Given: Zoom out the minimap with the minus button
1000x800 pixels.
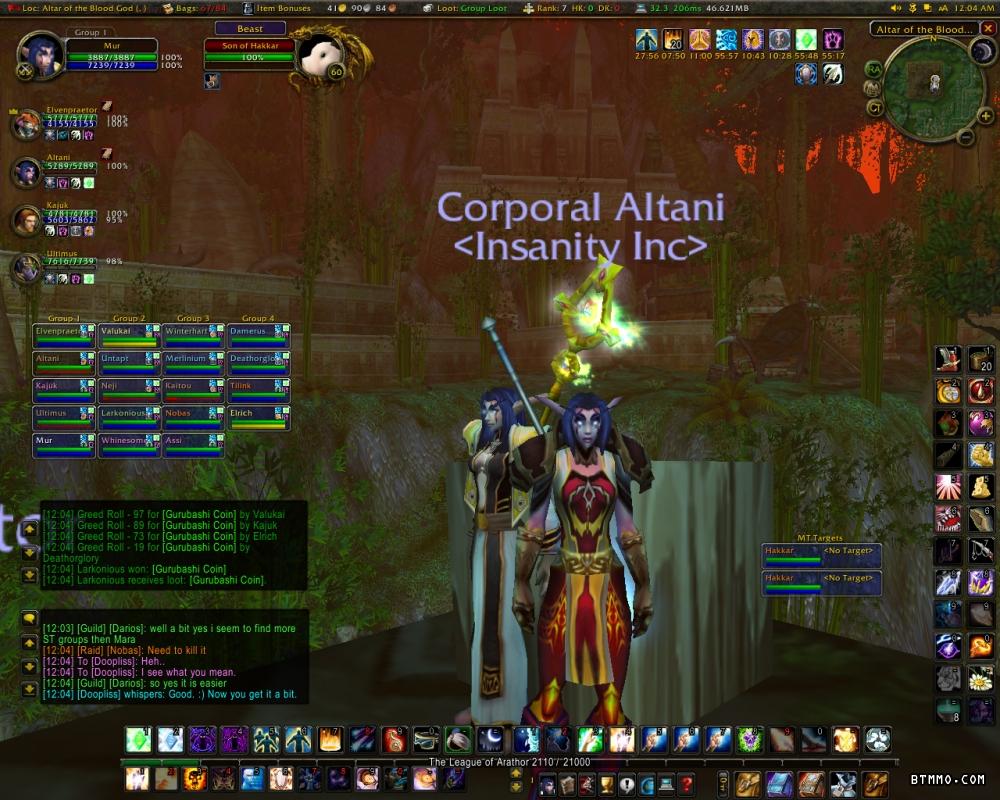Looking at the screenshot, I should (965, 137).
